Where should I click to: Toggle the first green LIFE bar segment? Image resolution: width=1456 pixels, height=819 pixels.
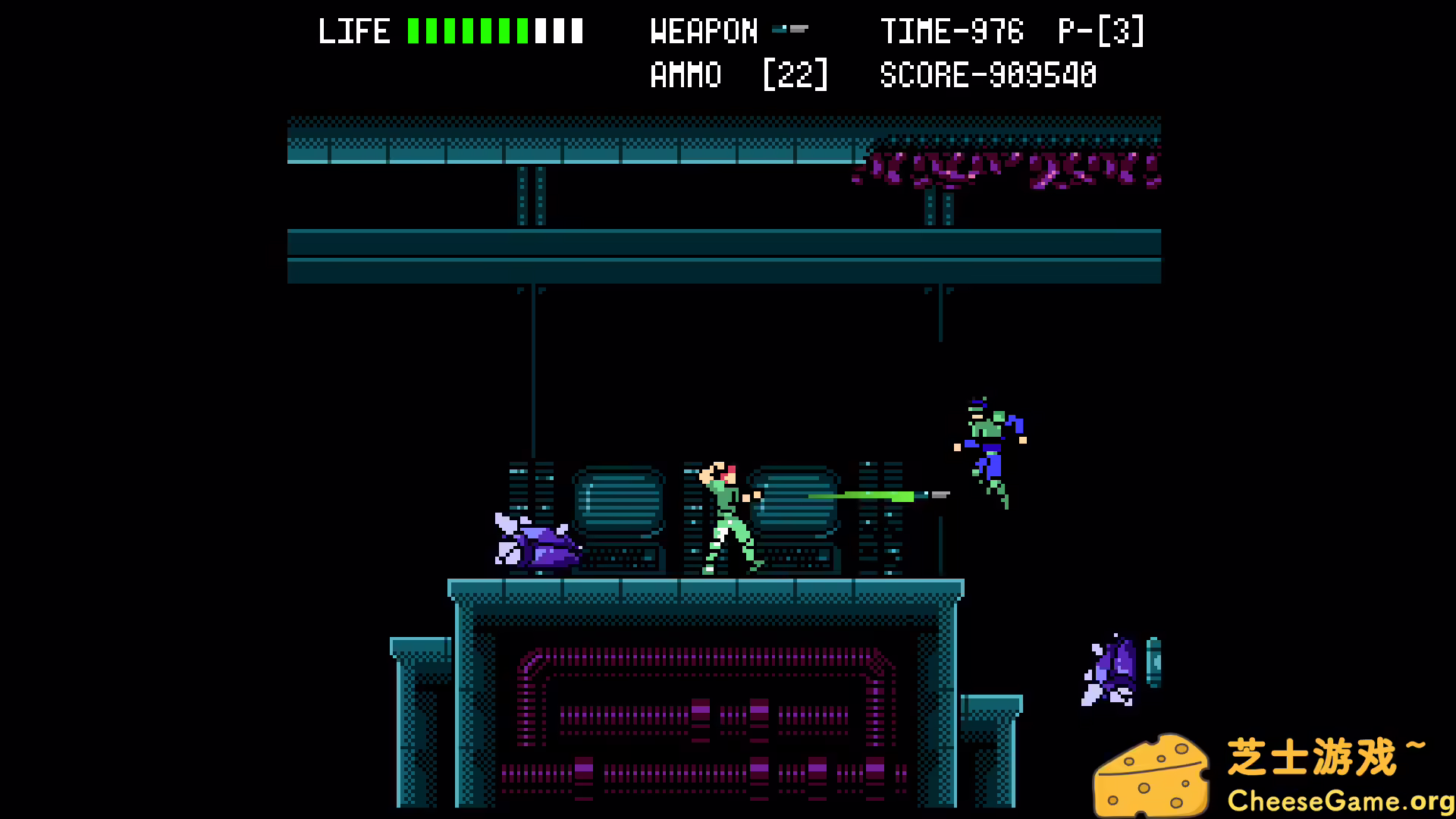tap(412, 30)
